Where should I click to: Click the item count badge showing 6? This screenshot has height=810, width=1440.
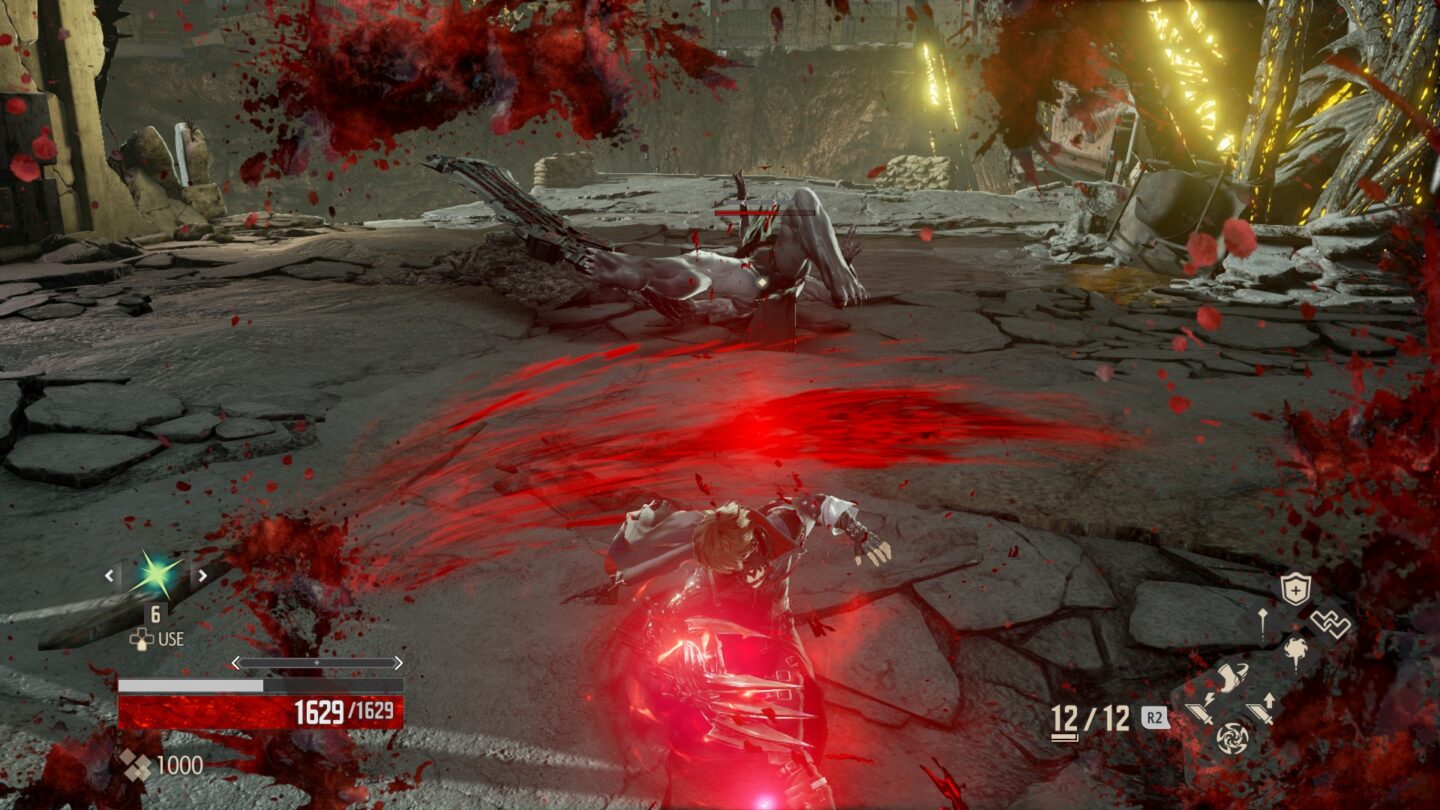pos(156,615)
